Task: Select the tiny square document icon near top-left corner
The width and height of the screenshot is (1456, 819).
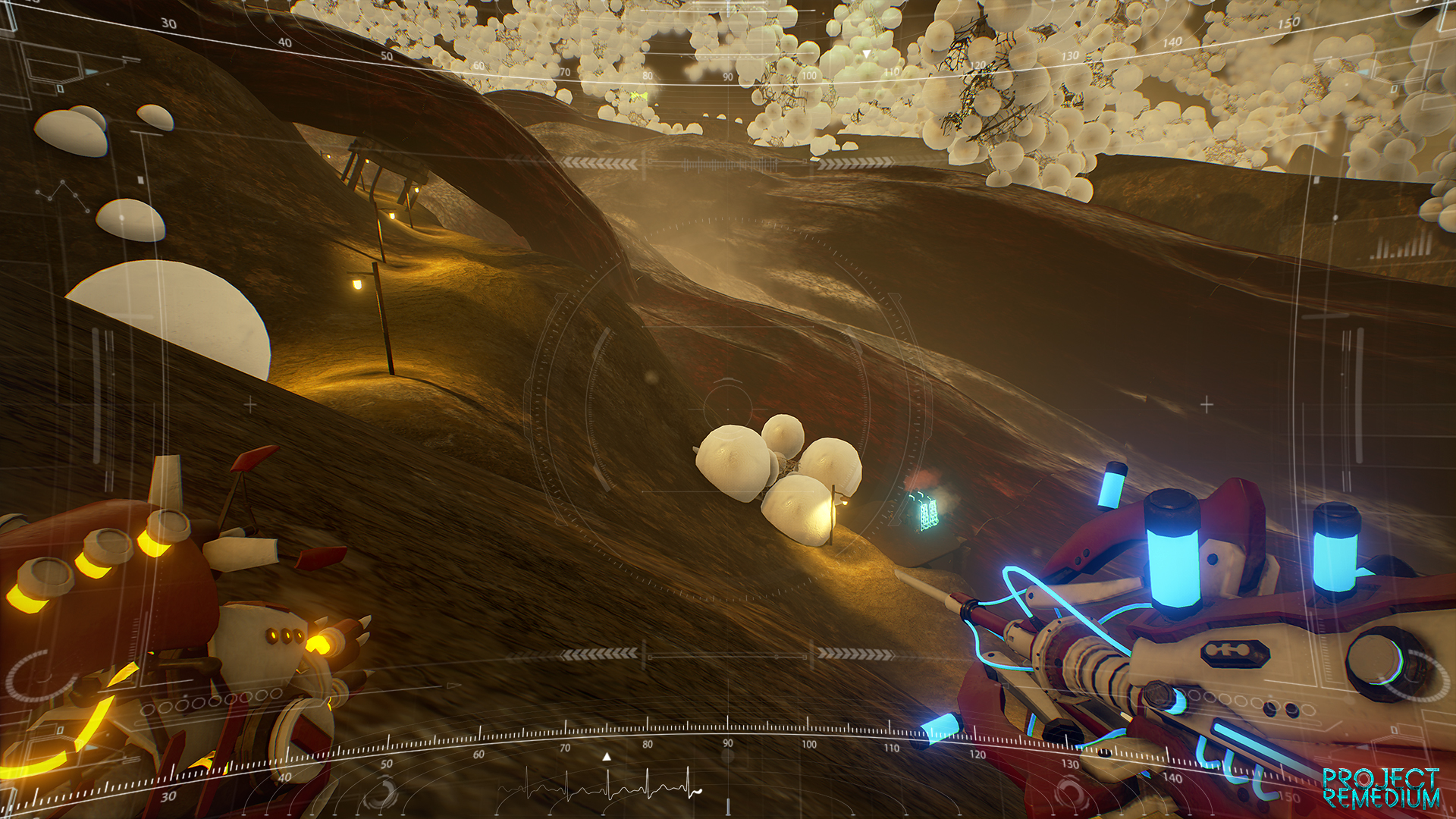Action: click(59, 88)
